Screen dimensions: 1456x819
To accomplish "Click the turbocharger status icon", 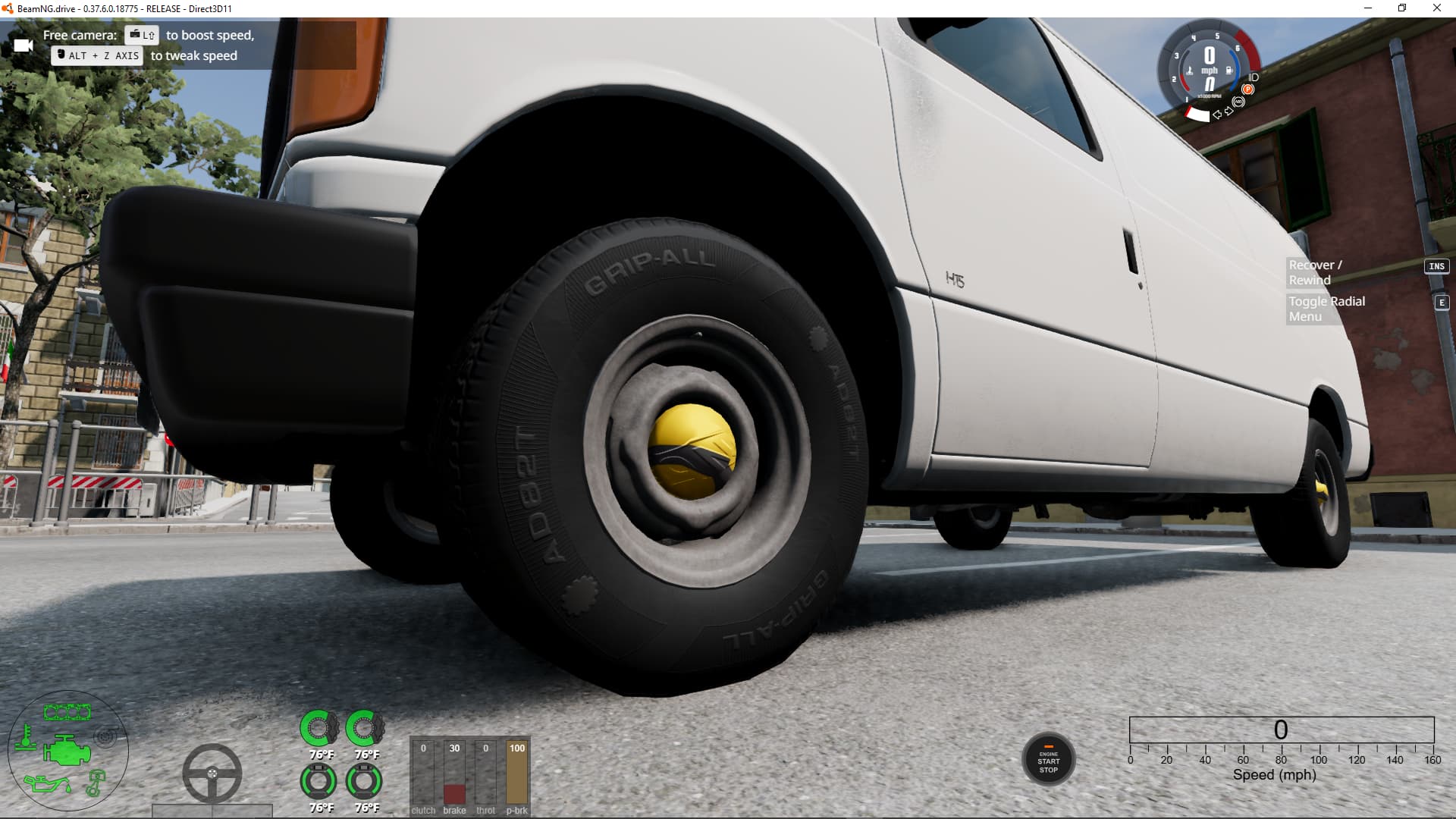I will click(x=106, y=736).
